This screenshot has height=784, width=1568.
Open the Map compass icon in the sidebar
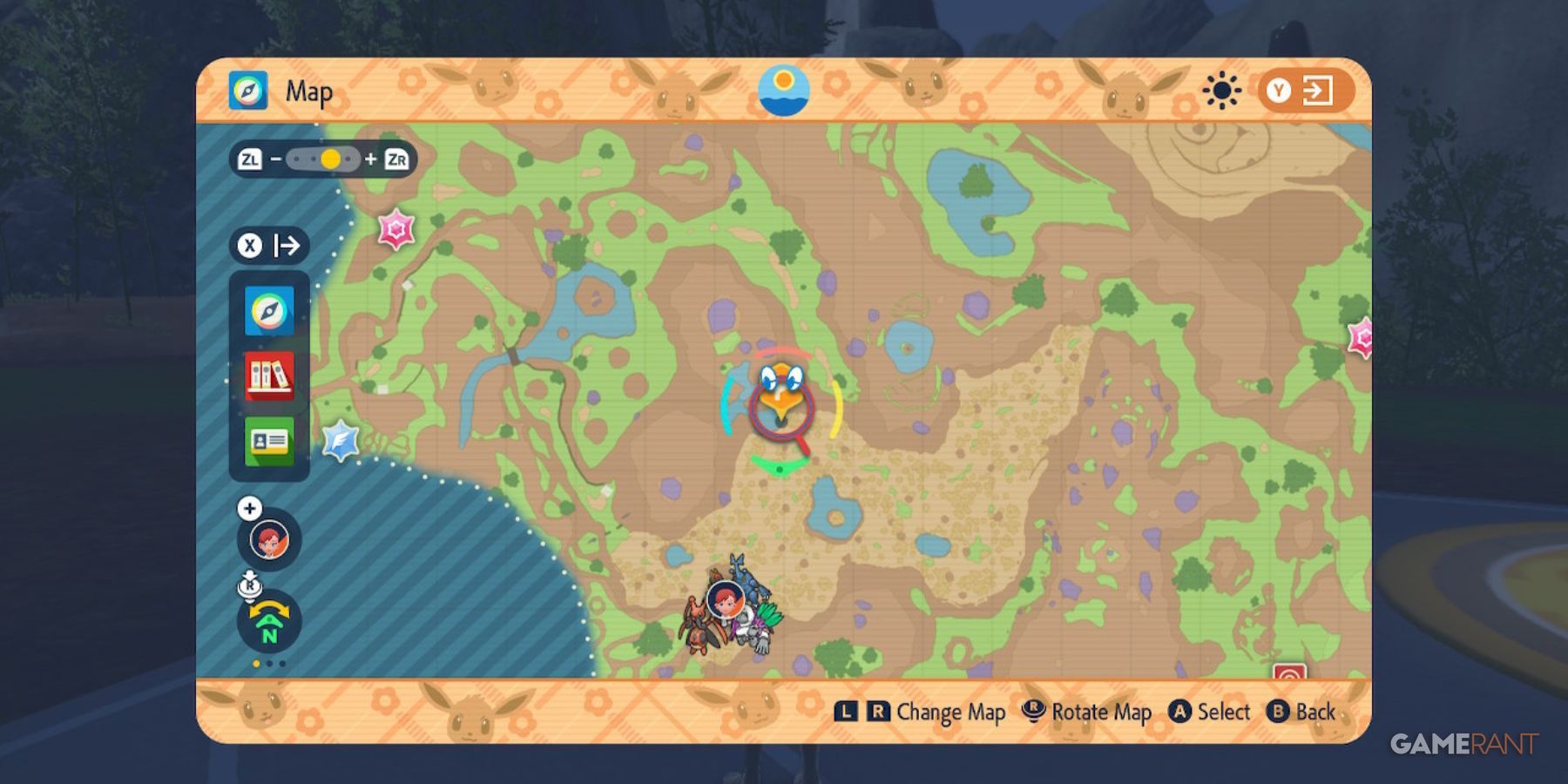coord(268,312)
